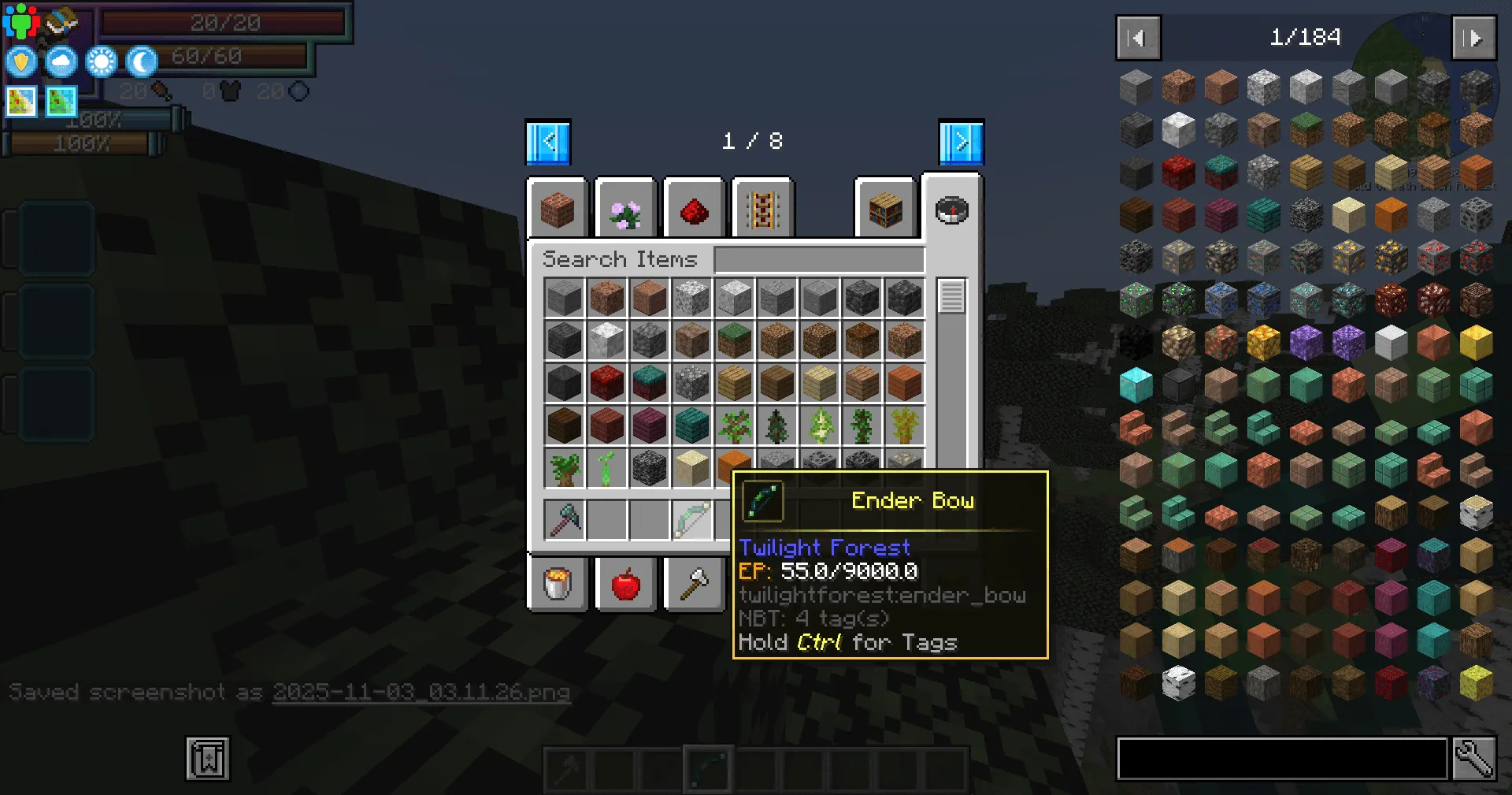Click the JEI wrench settings icon bottom-right
The height and width of the screenshot is (795, 1512).
click(x=1474, y=759)
